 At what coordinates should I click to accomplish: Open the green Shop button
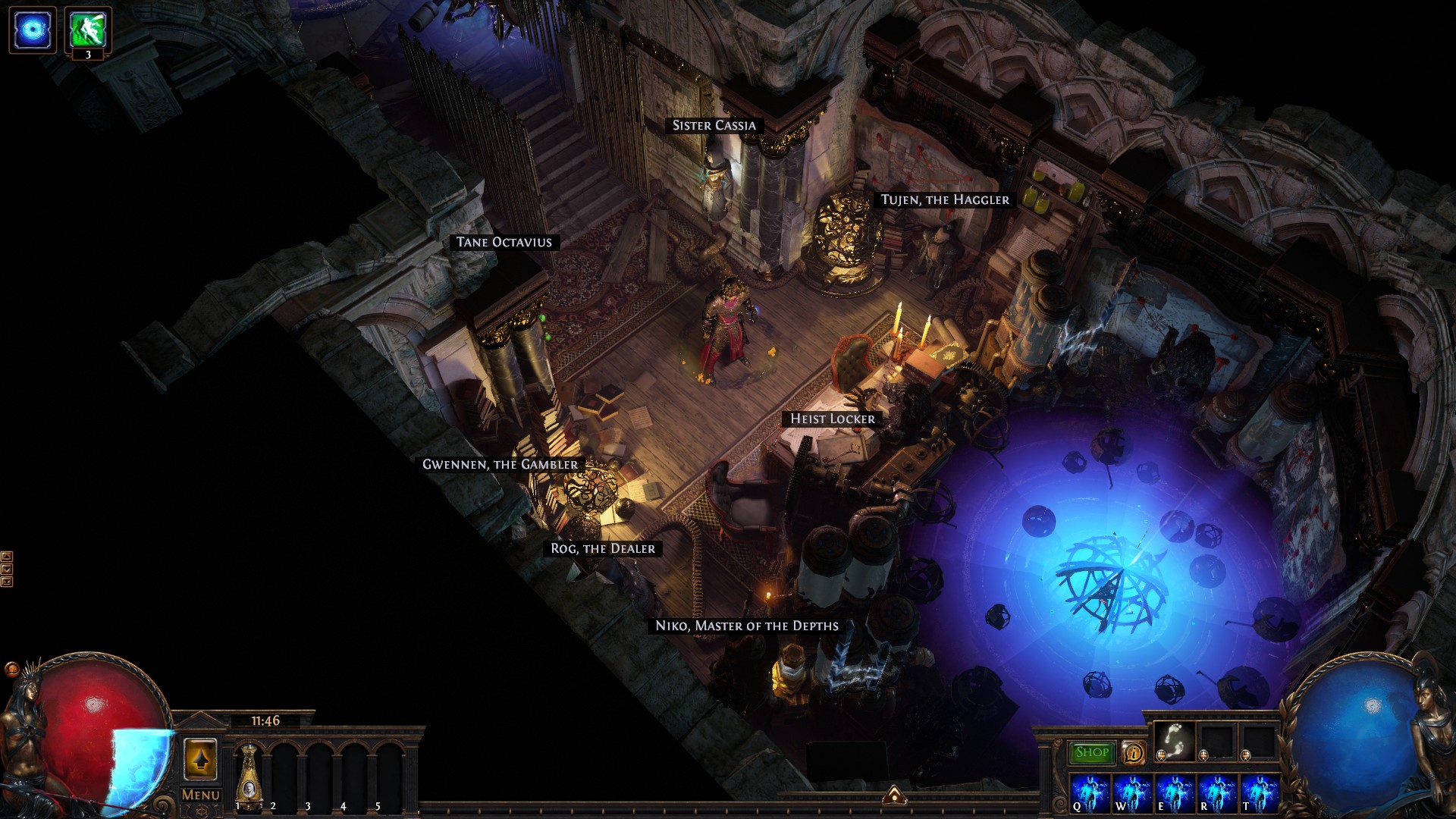[1092, 752]
